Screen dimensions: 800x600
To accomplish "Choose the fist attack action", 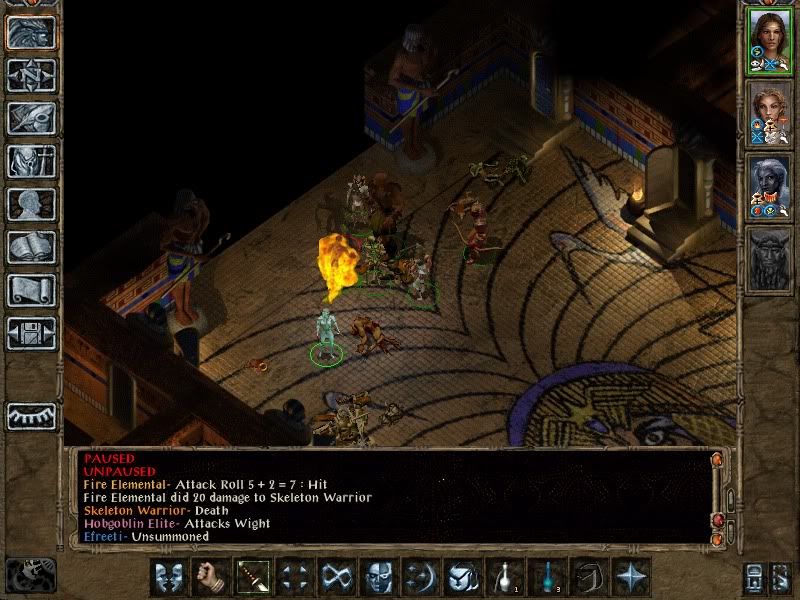I will pos(210,577).
